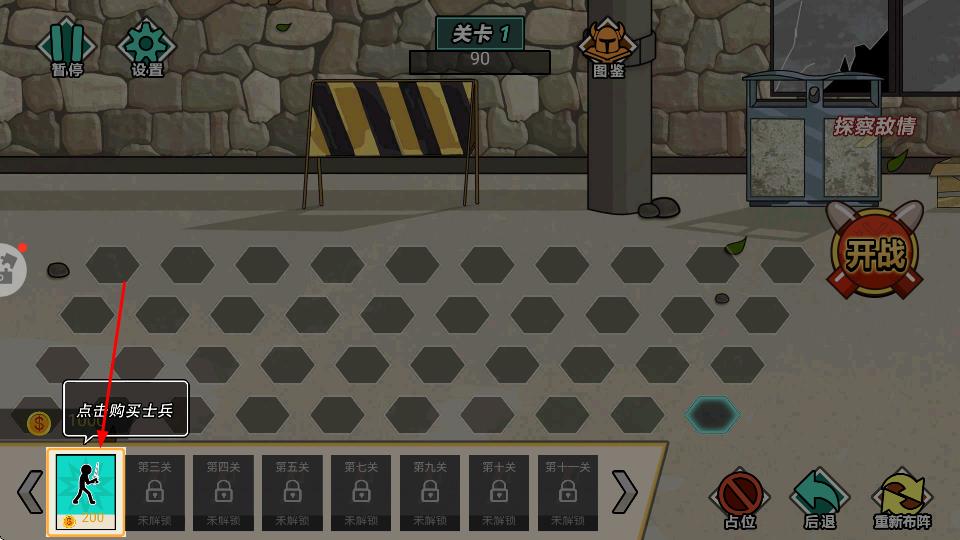Start the battle with 开战
The width and height of the screenshot is (960, 540).
(874, 254)
